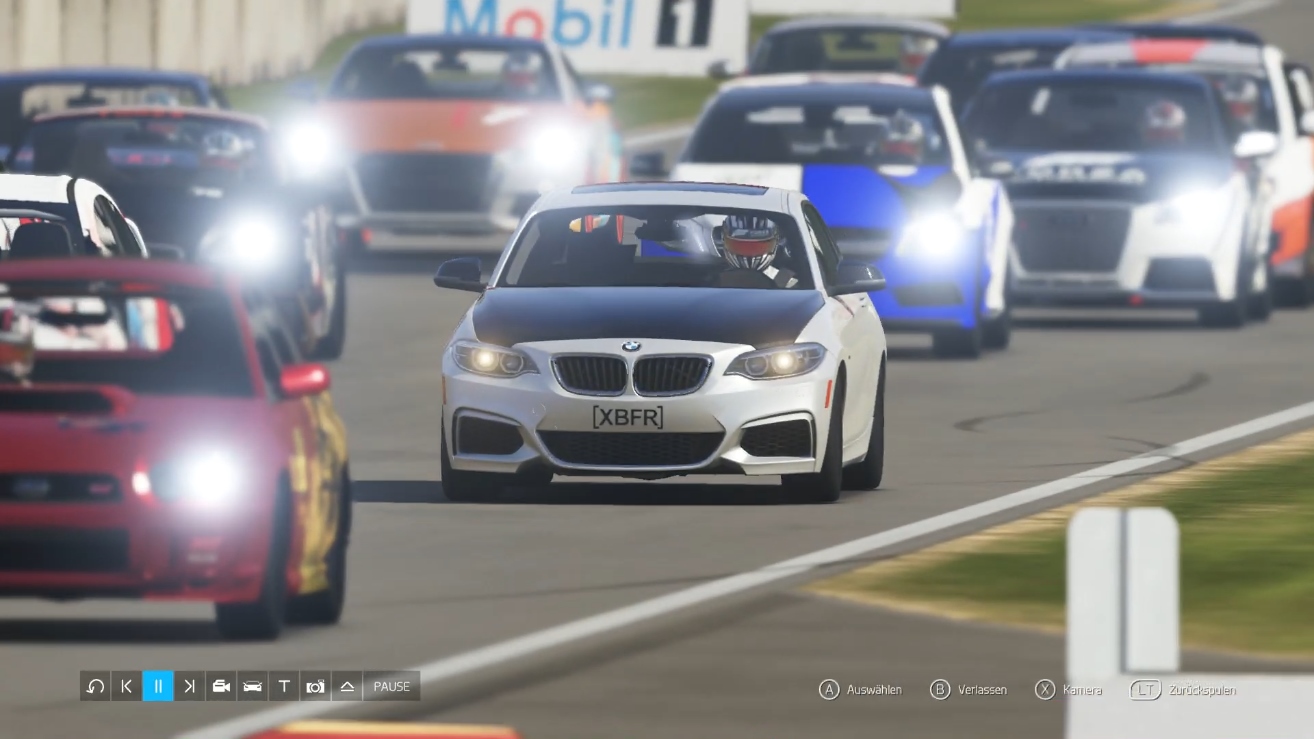Switch the car with the car icon
The image size is (1314, 739).
pyautogui.click(x=252, y=686)
